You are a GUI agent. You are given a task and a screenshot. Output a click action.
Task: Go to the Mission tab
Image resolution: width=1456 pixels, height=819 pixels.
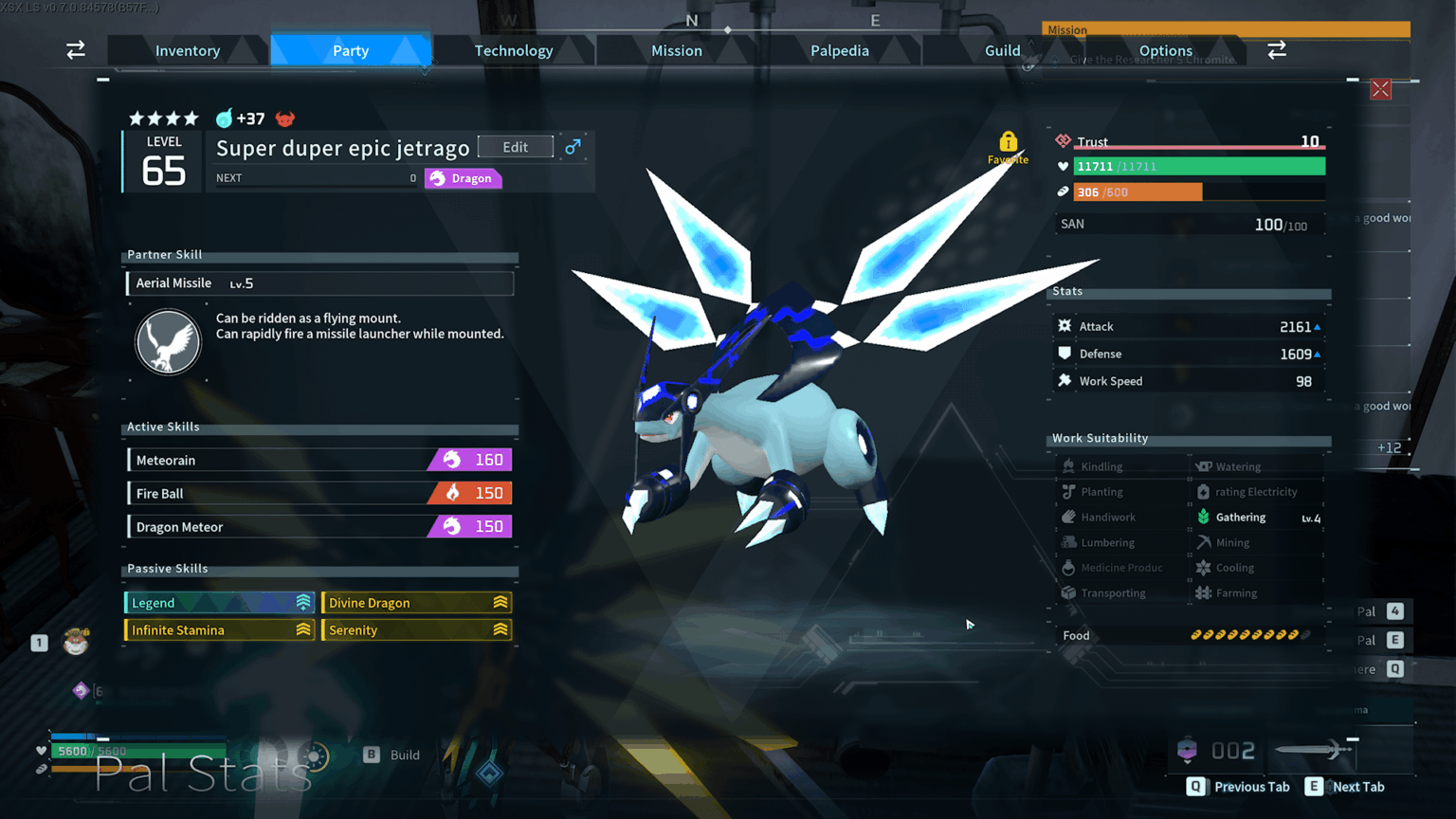(677, 50)
